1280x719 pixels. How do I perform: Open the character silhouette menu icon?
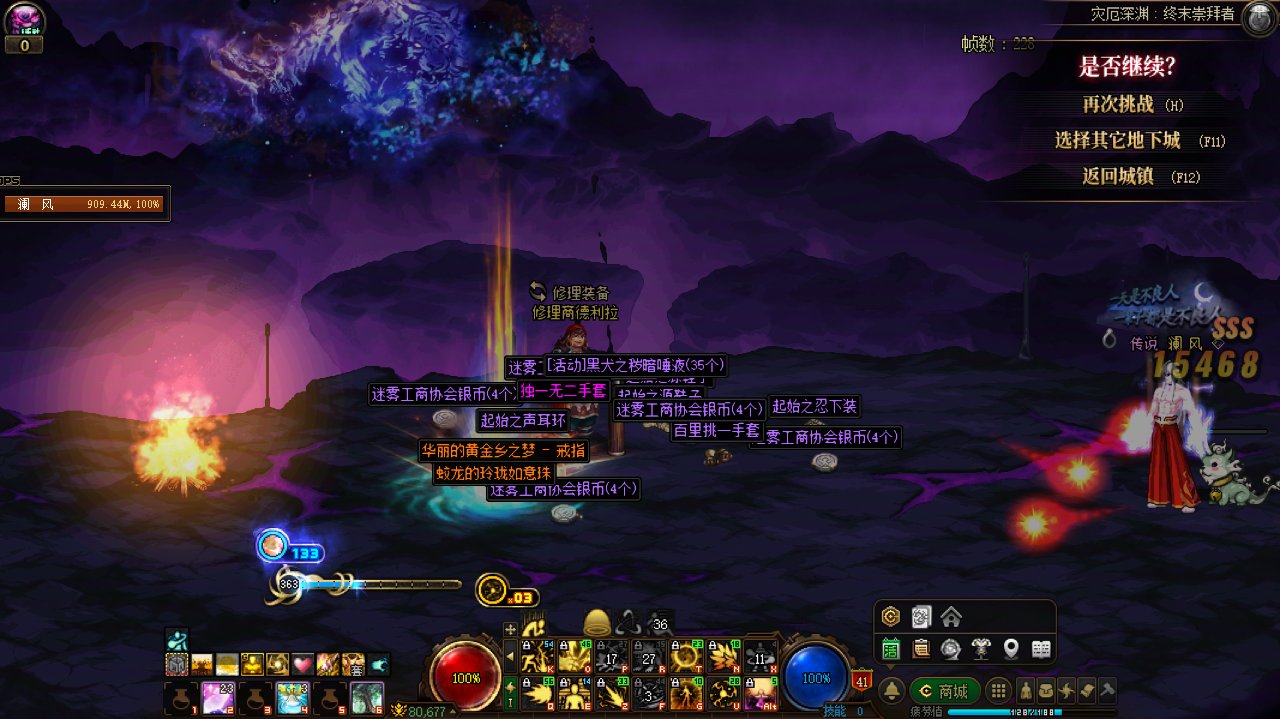click(1025, 691)
